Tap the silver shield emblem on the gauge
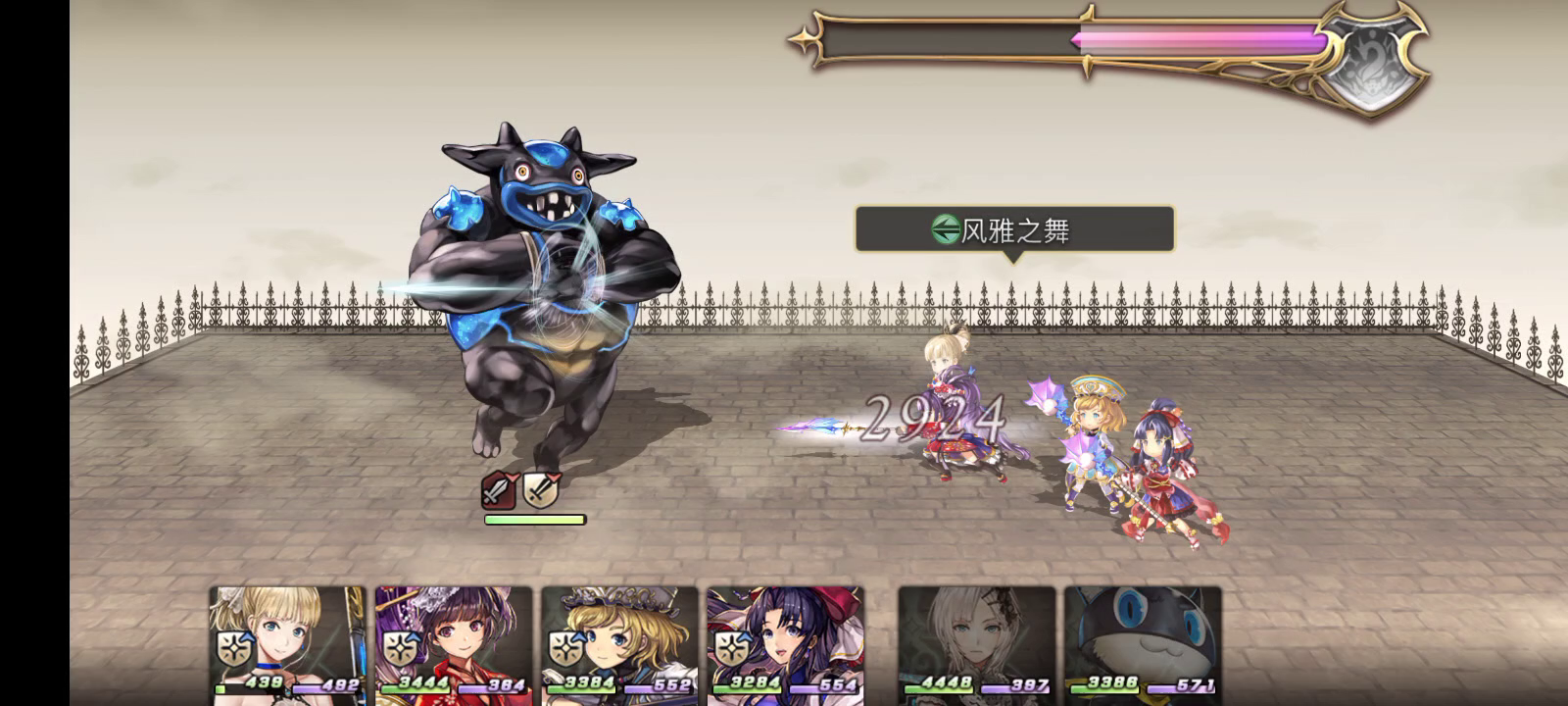This screenshot has height=706, width=1568. coord(1373,57)
